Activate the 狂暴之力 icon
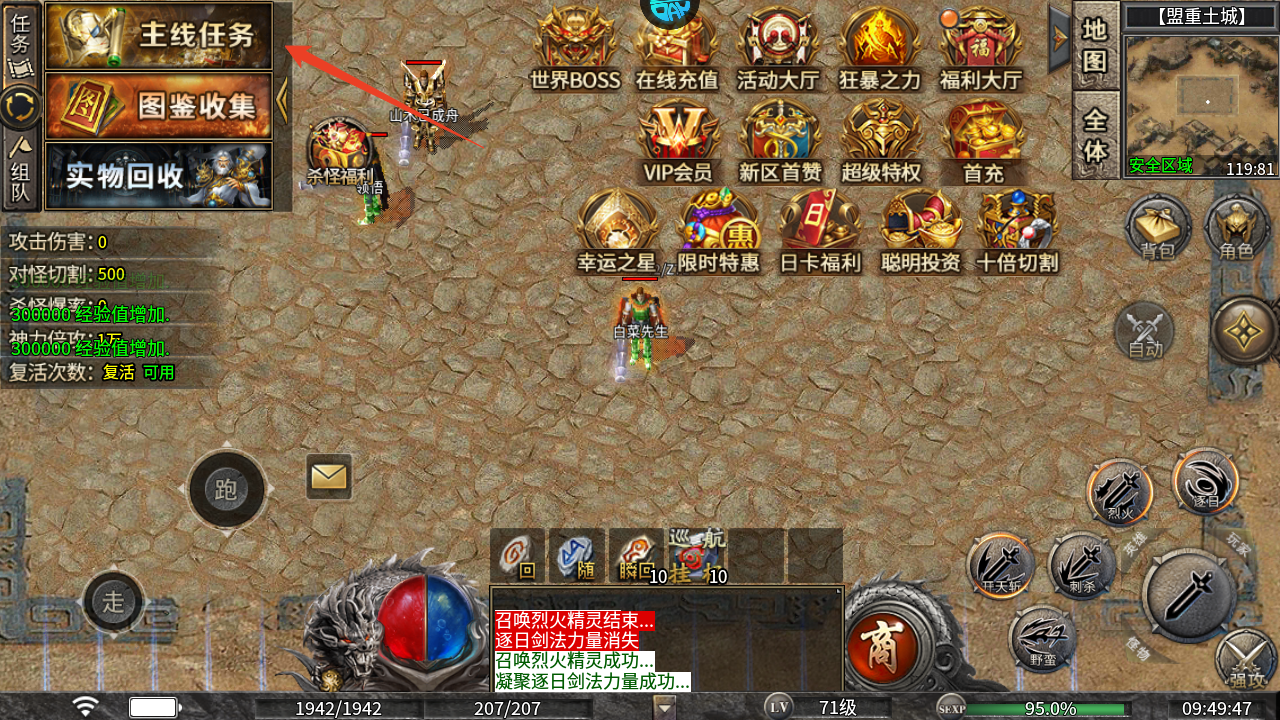The width and height of the screenshot is (1280, 720). click(880, 50)
